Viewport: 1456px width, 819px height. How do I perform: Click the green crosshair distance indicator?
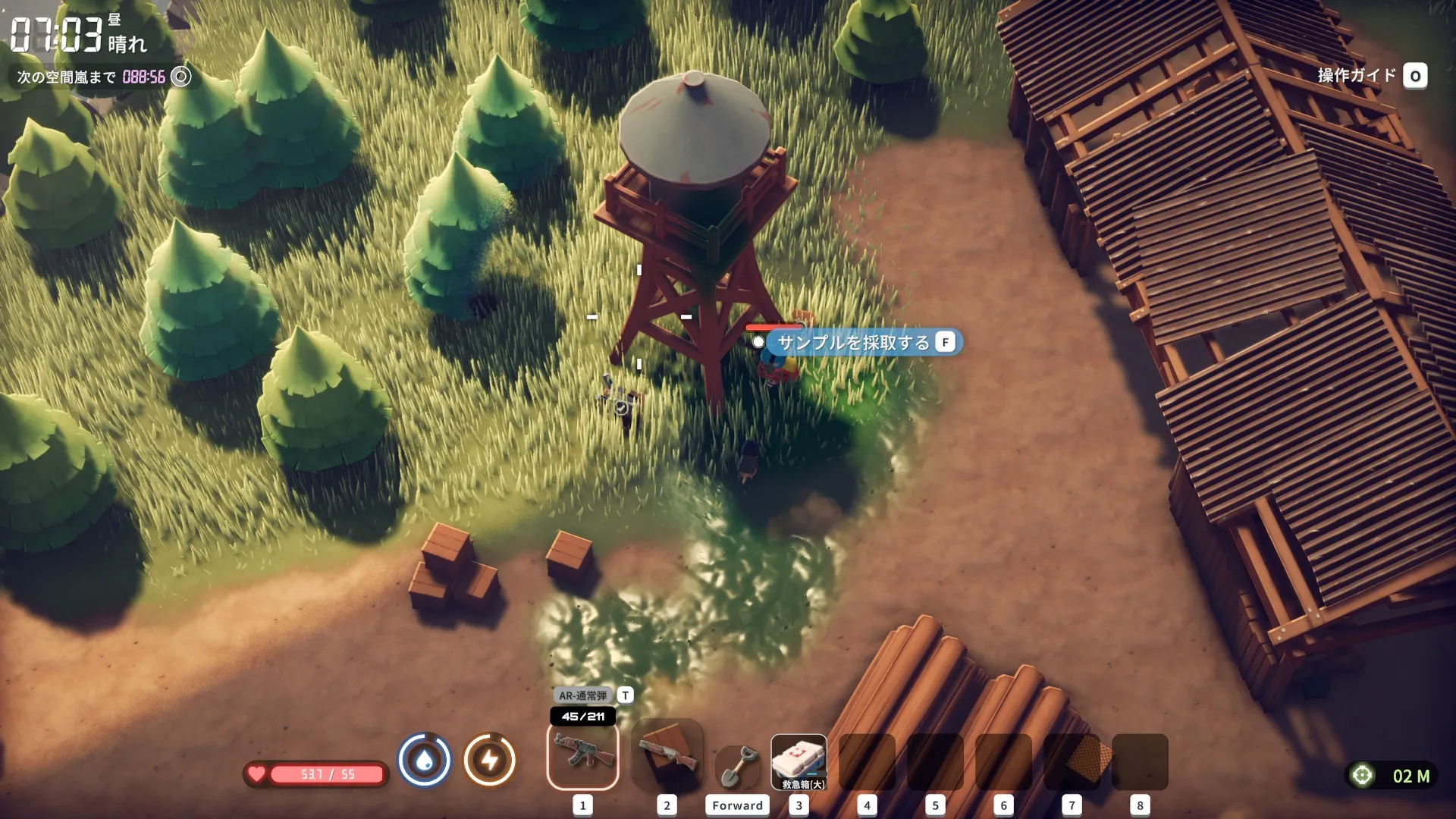1362,775
